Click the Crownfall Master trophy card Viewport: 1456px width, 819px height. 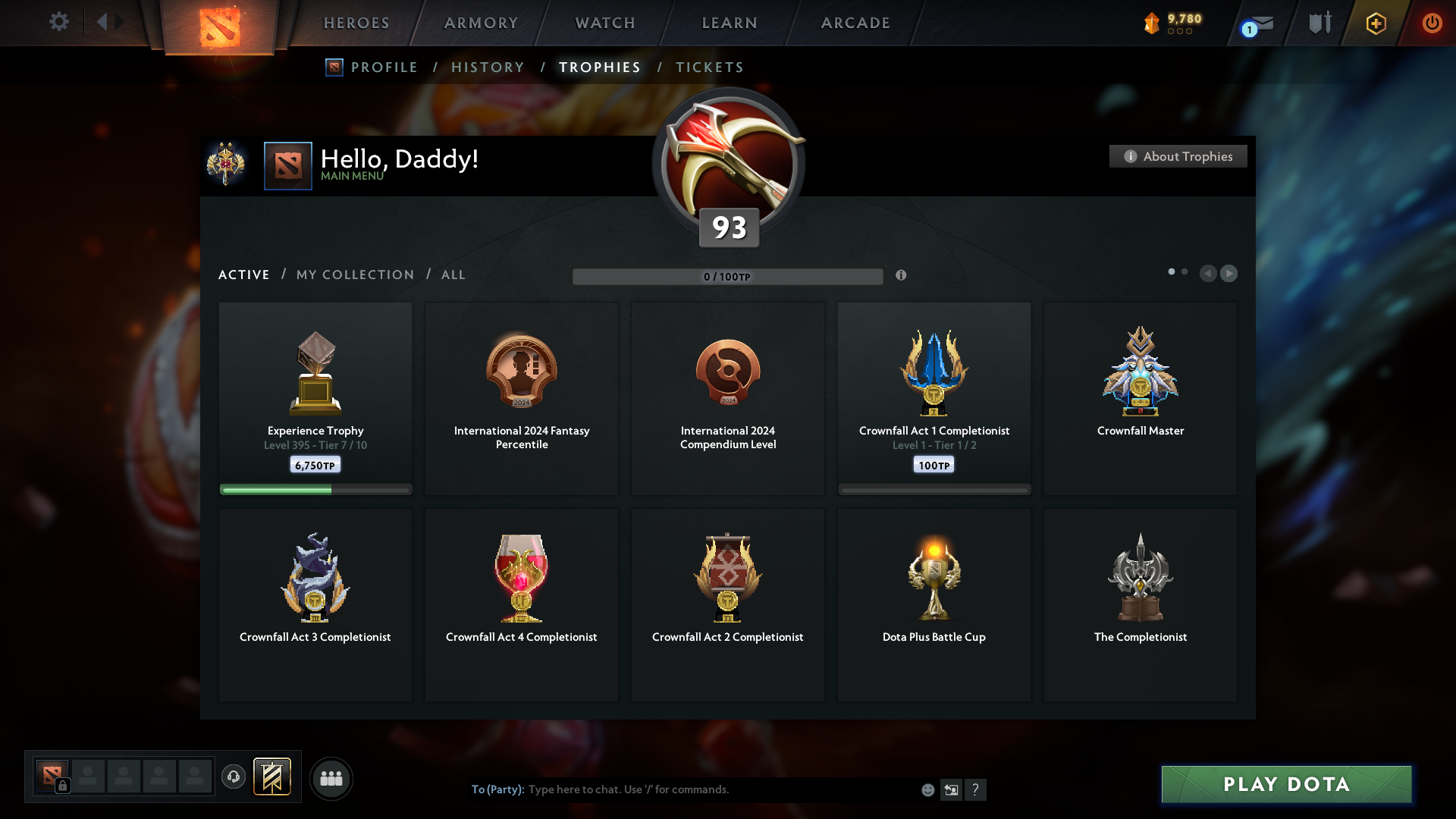click(x=1140, y=398)
